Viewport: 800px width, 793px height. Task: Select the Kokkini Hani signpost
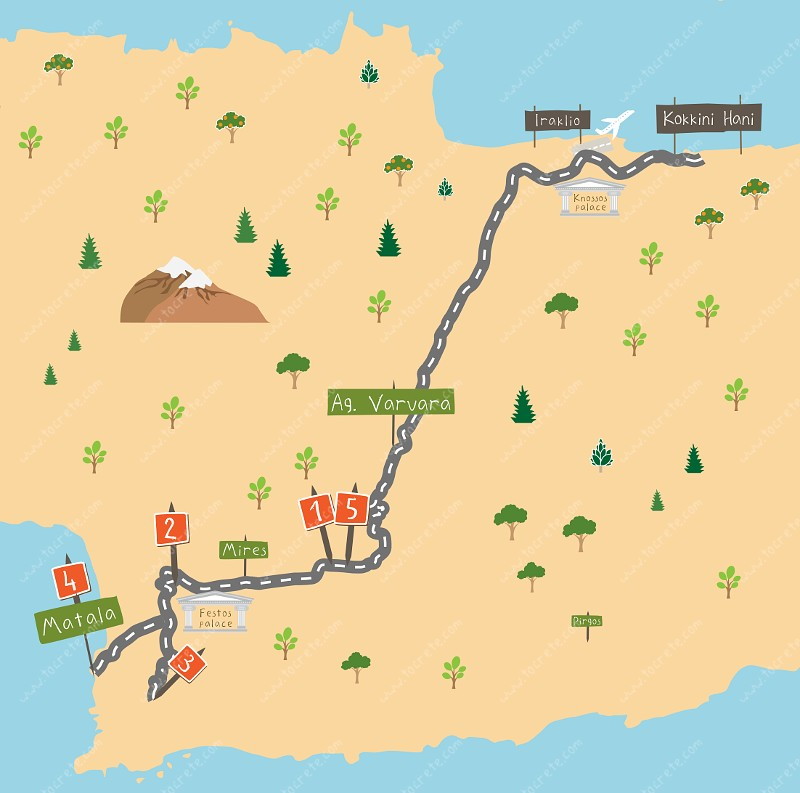click(x=710, y=119)
